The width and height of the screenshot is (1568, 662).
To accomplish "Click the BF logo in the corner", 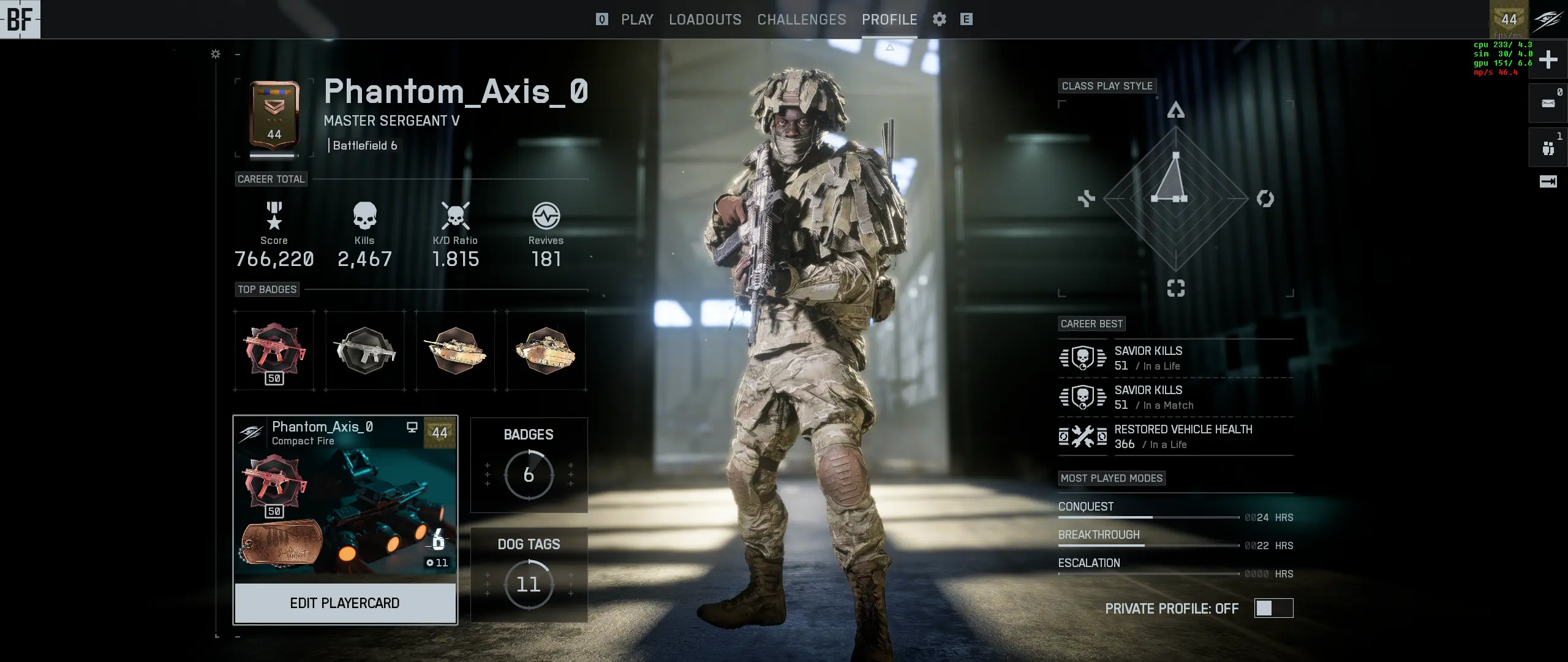I will pyautogui.click(x=20, y=20).
